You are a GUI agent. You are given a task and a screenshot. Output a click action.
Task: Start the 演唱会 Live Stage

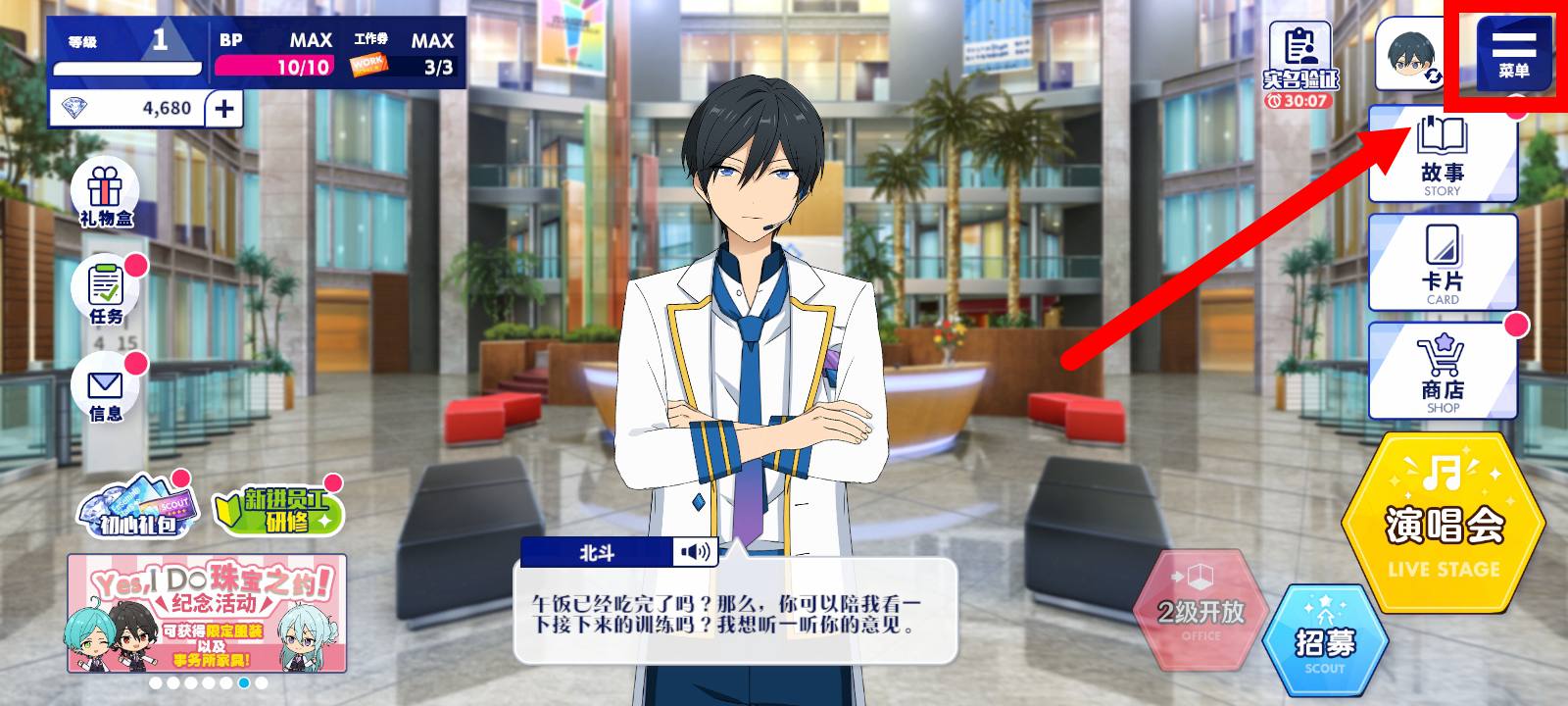click(x=1443, y=525)
